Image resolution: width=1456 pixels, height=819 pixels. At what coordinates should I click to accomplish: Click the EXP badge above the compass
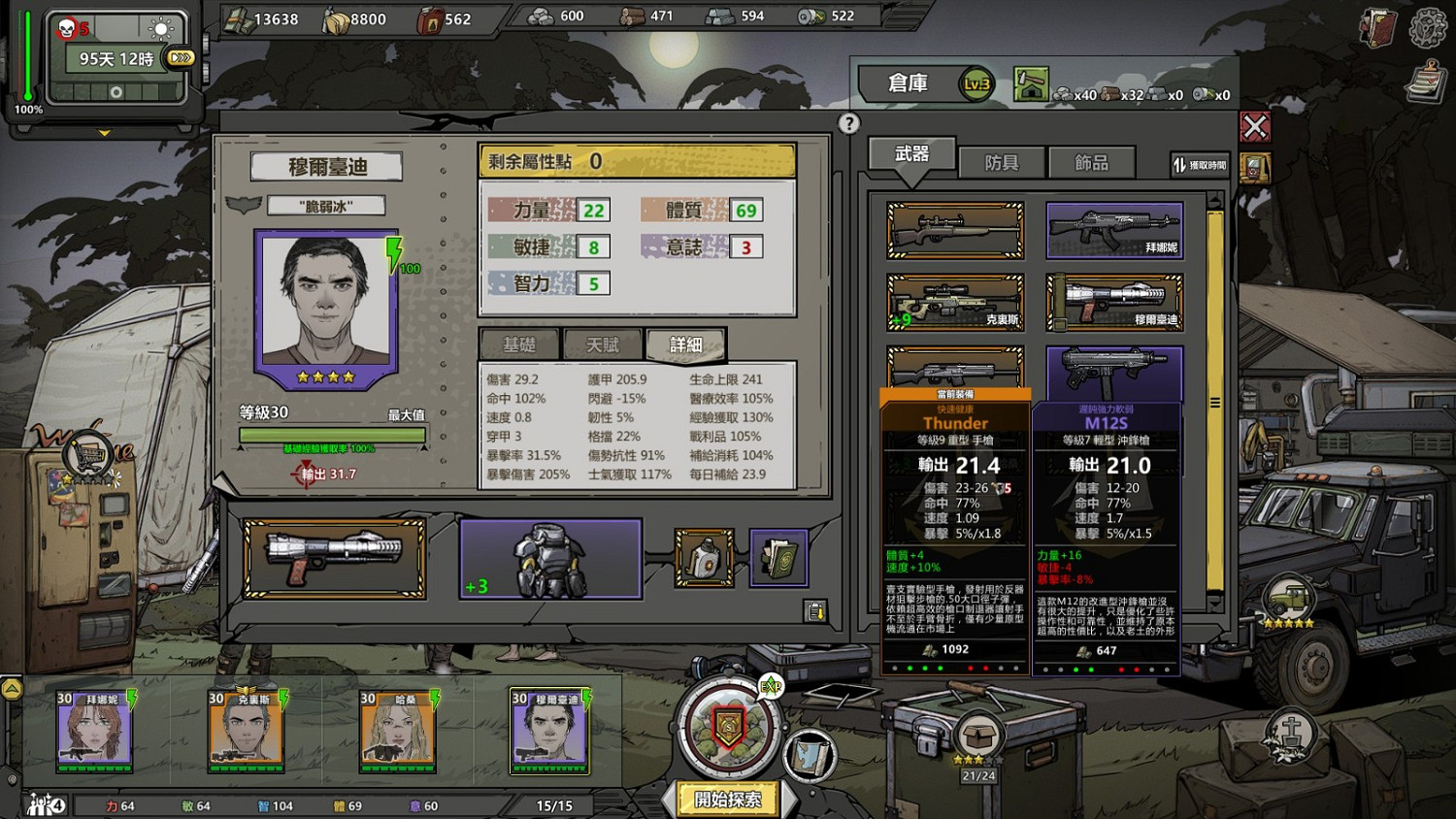pyautogui.click(x=771, y=683)
